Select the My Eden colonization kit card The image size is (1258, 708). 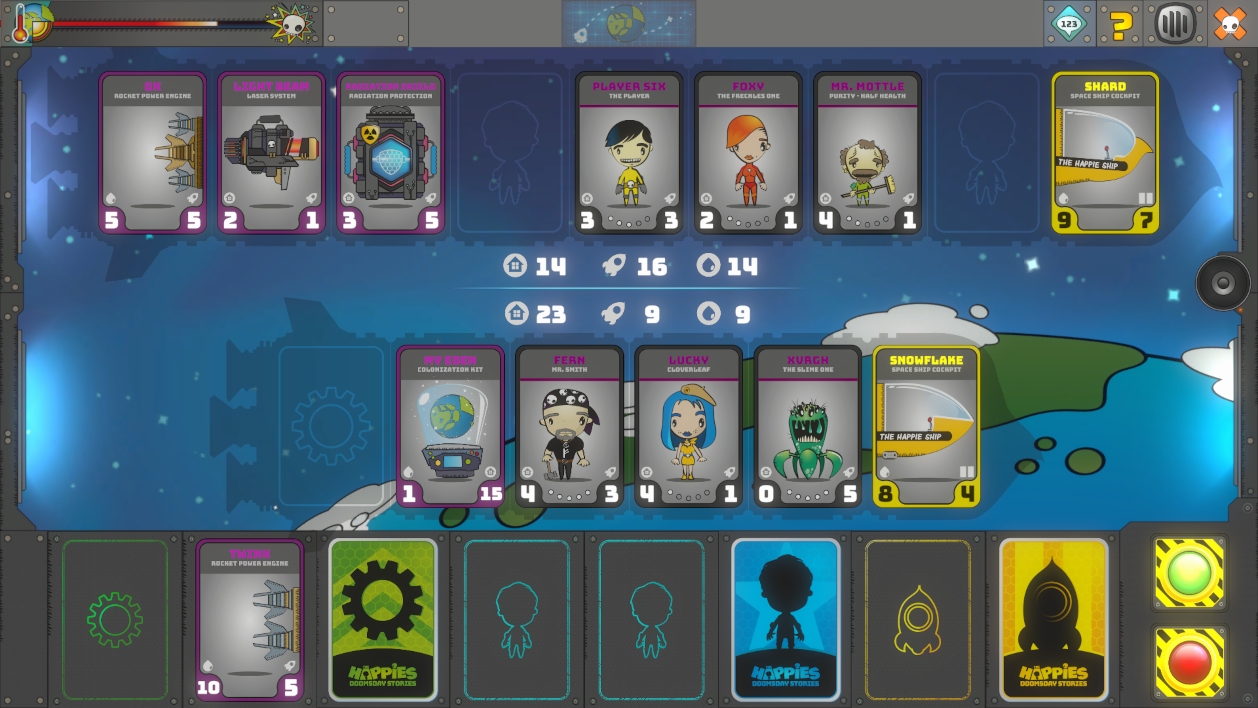pyautogui.click(x=451, y=426)
